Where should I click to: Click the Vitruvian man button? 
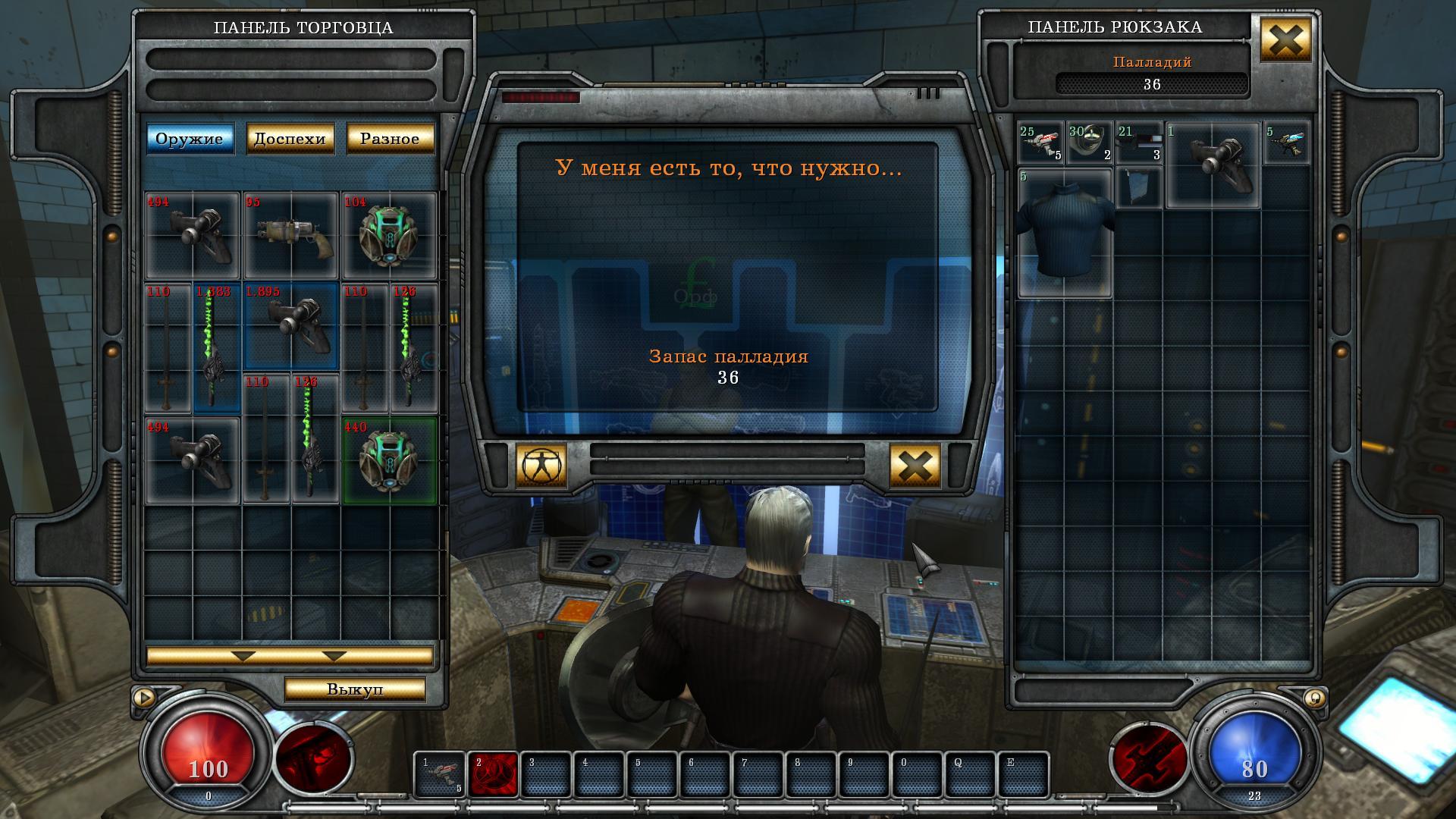tap(541, 466)
